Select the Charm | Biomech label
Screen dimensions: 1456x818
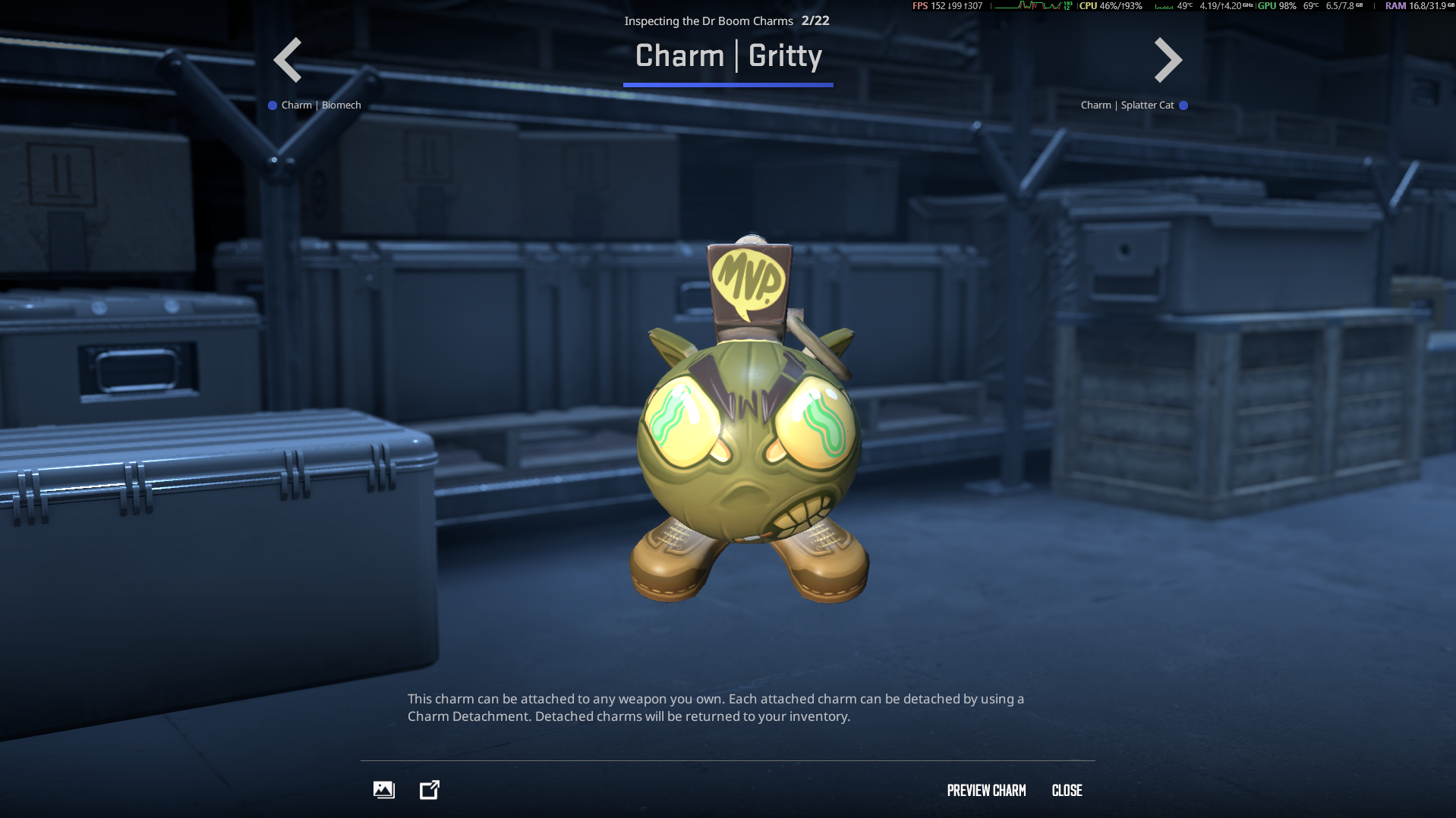tap(320, 105)
